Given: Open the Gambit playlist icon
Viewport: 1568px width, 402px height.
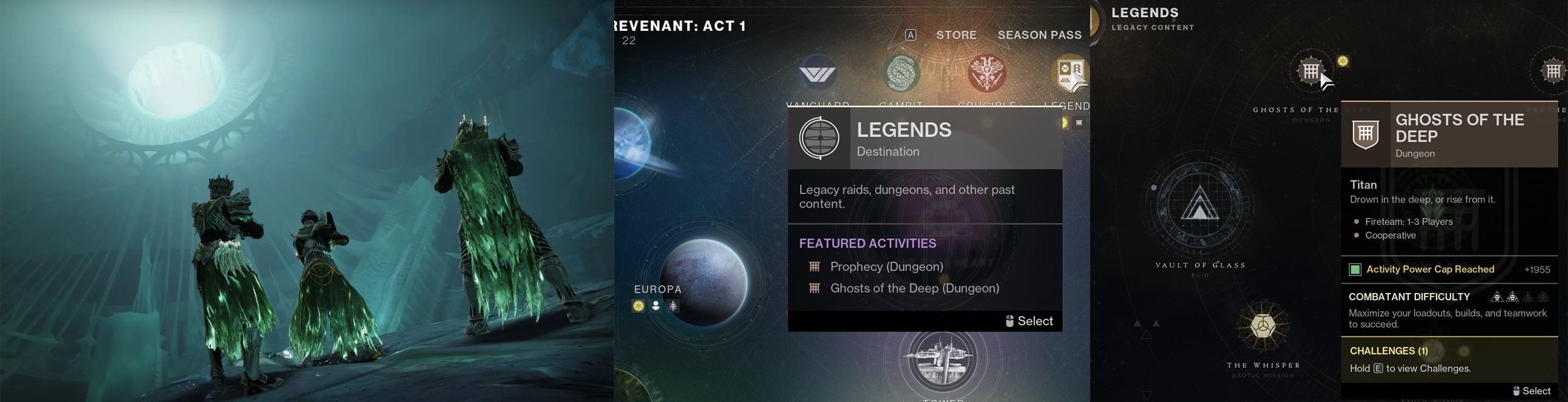Looking at the screenshot, I should [901, 74].
